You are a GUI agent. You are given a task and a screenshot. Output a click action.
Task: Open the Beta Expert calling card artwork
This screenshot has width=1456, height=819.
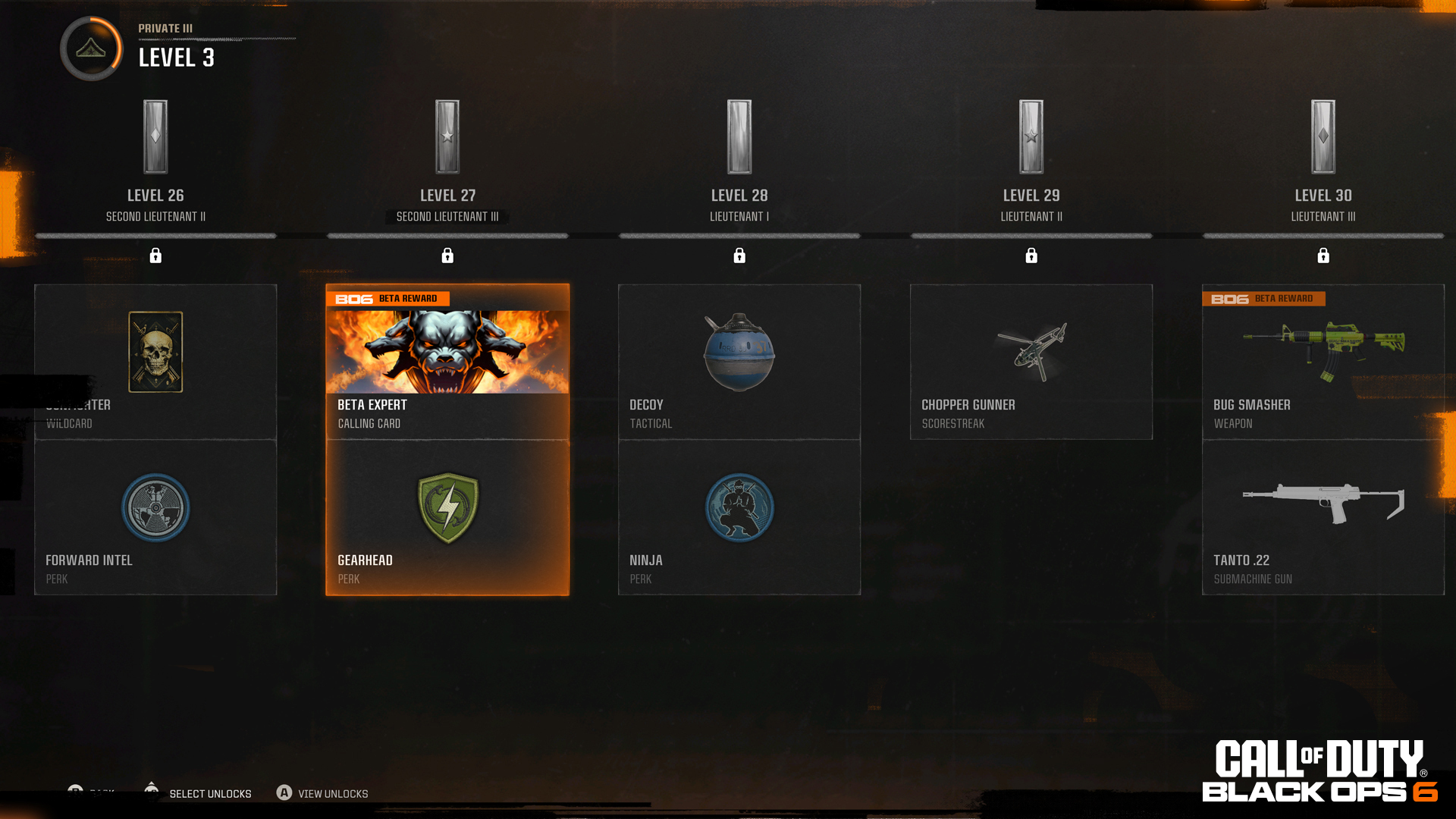click(x=447, y=347)
